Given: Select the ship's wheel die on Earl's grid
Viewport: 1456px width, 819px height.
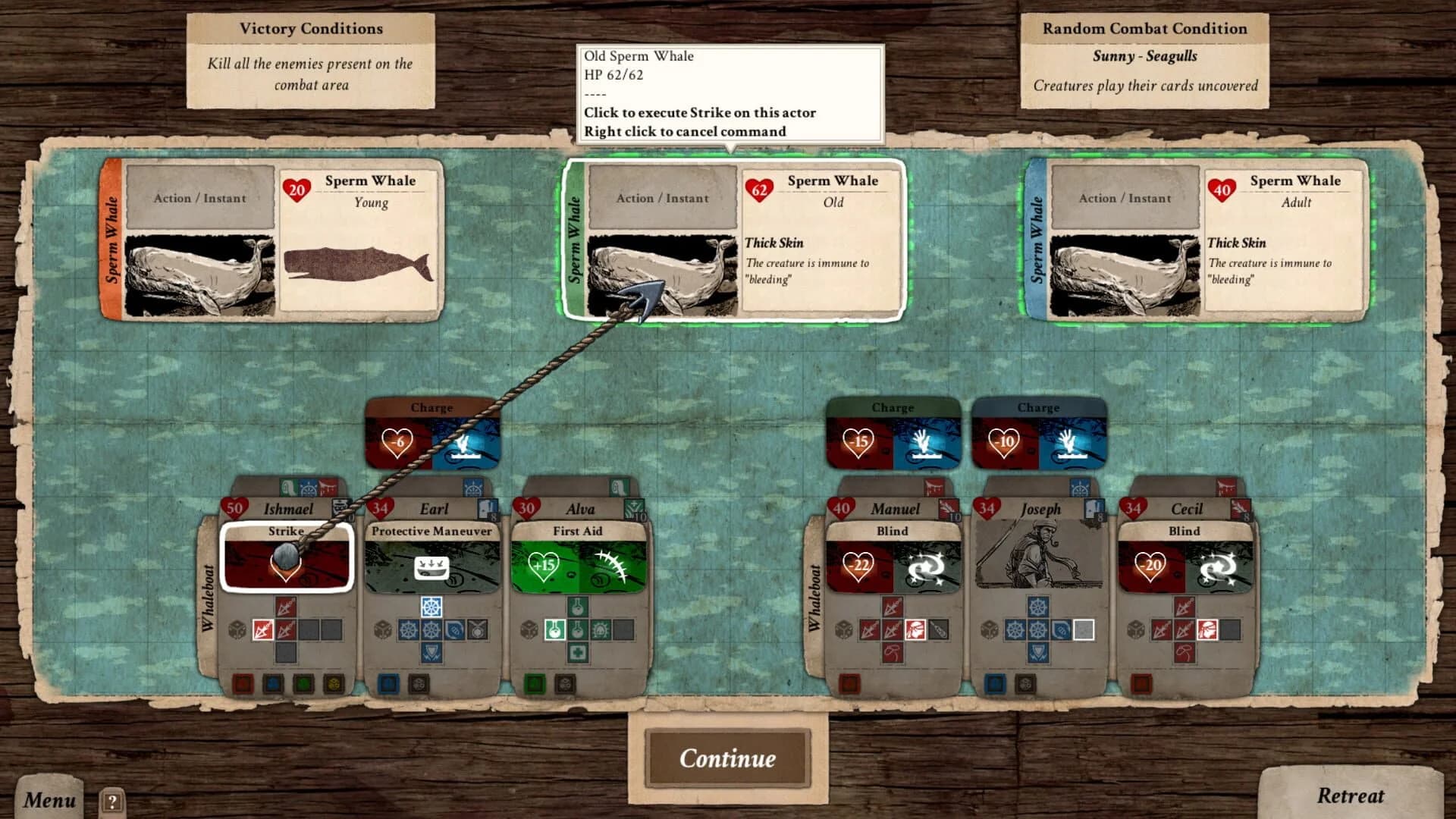Looking at the screenshot, I should coord(432,607).
